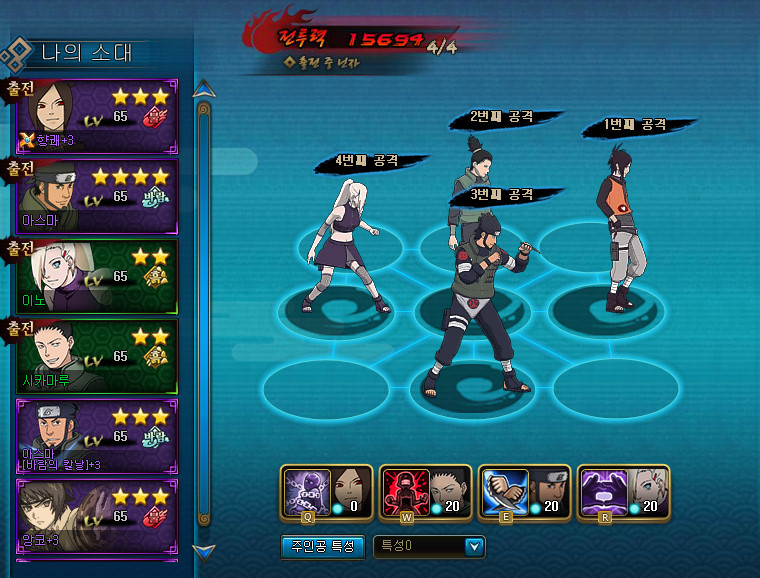
Task: Choose the 이노 card in the squad list
Action: tap(97, 275)
